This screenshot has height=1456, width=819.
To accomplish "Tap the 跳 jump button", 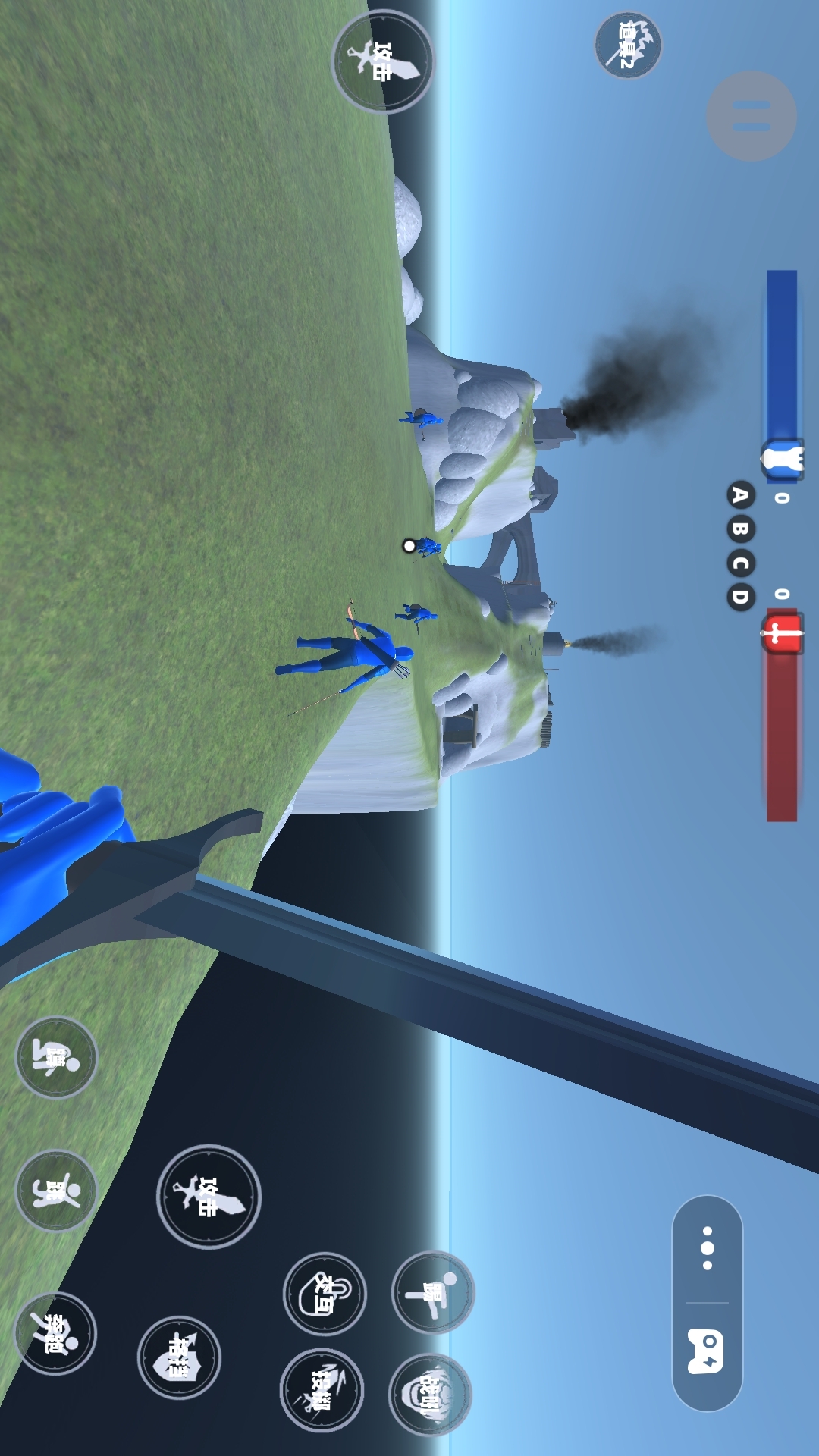I will point(56,1191).
